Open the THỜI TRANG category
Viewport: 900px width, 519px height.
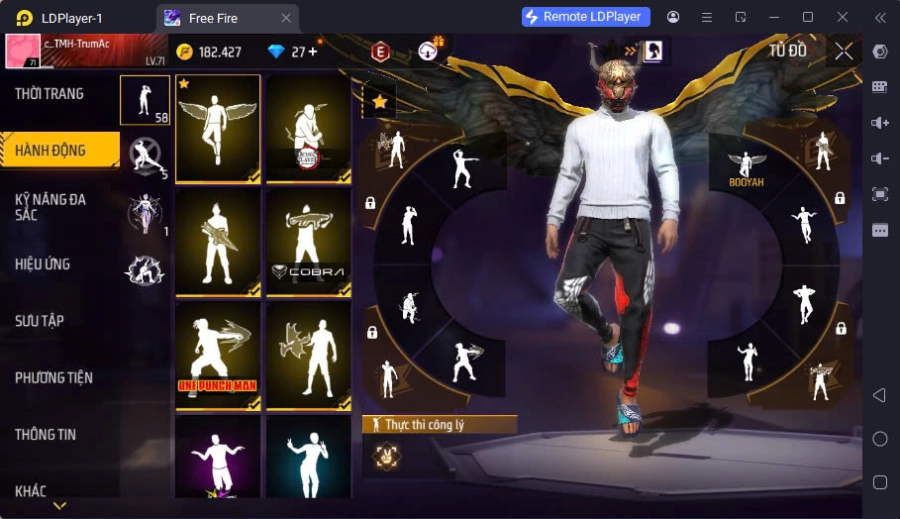tap(50, 94)
